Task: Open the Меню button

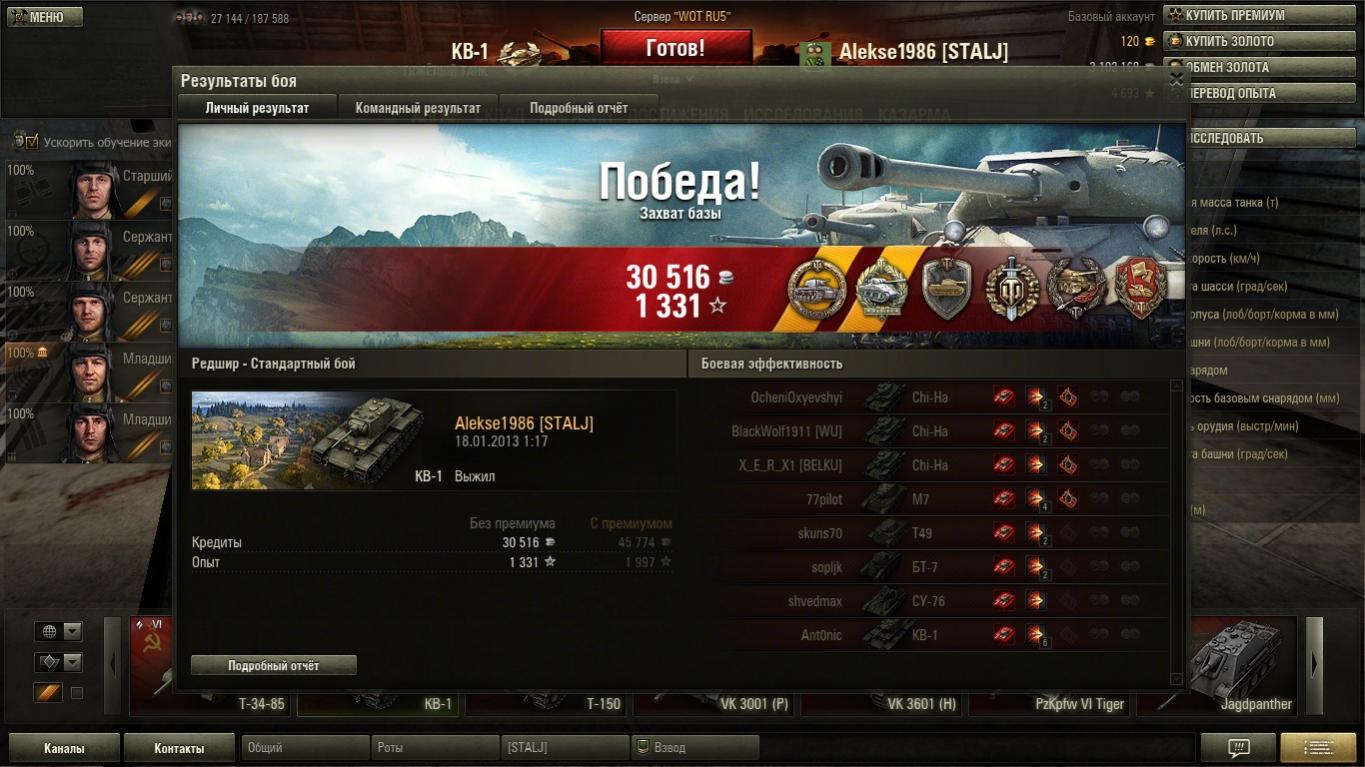Action: tap(45, 17)
